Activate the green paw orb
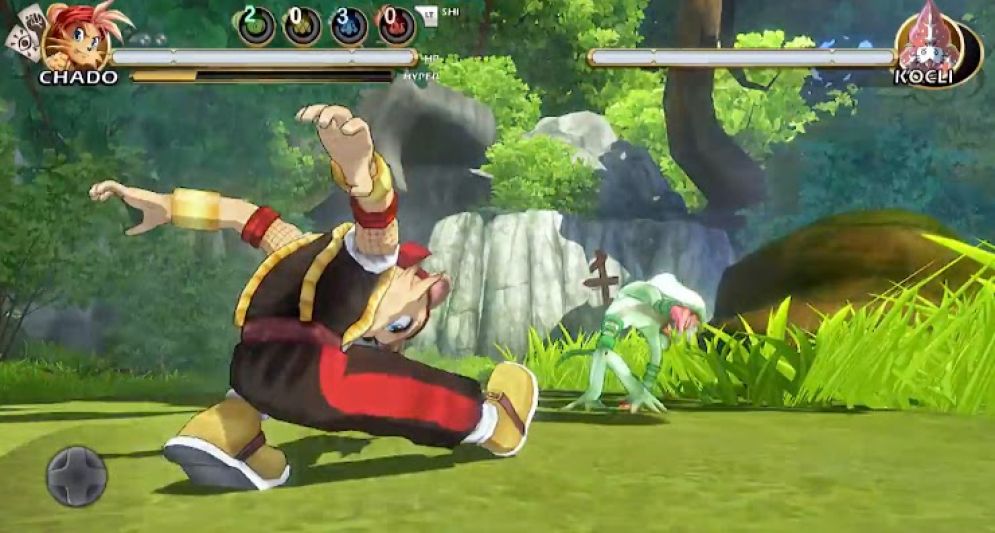 256,24
